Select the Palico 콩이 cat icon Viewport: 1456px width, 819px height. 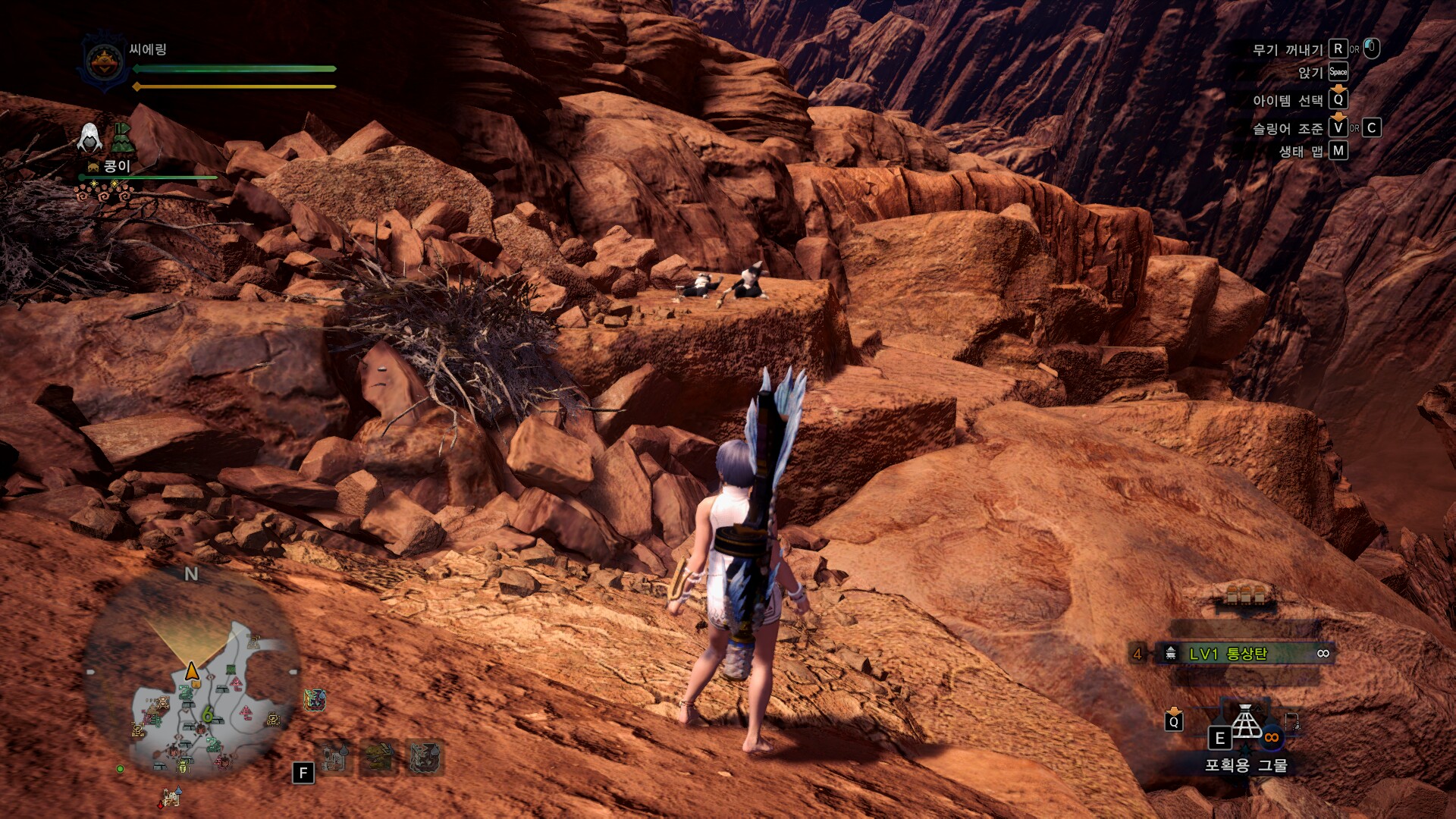pos(93,167)
